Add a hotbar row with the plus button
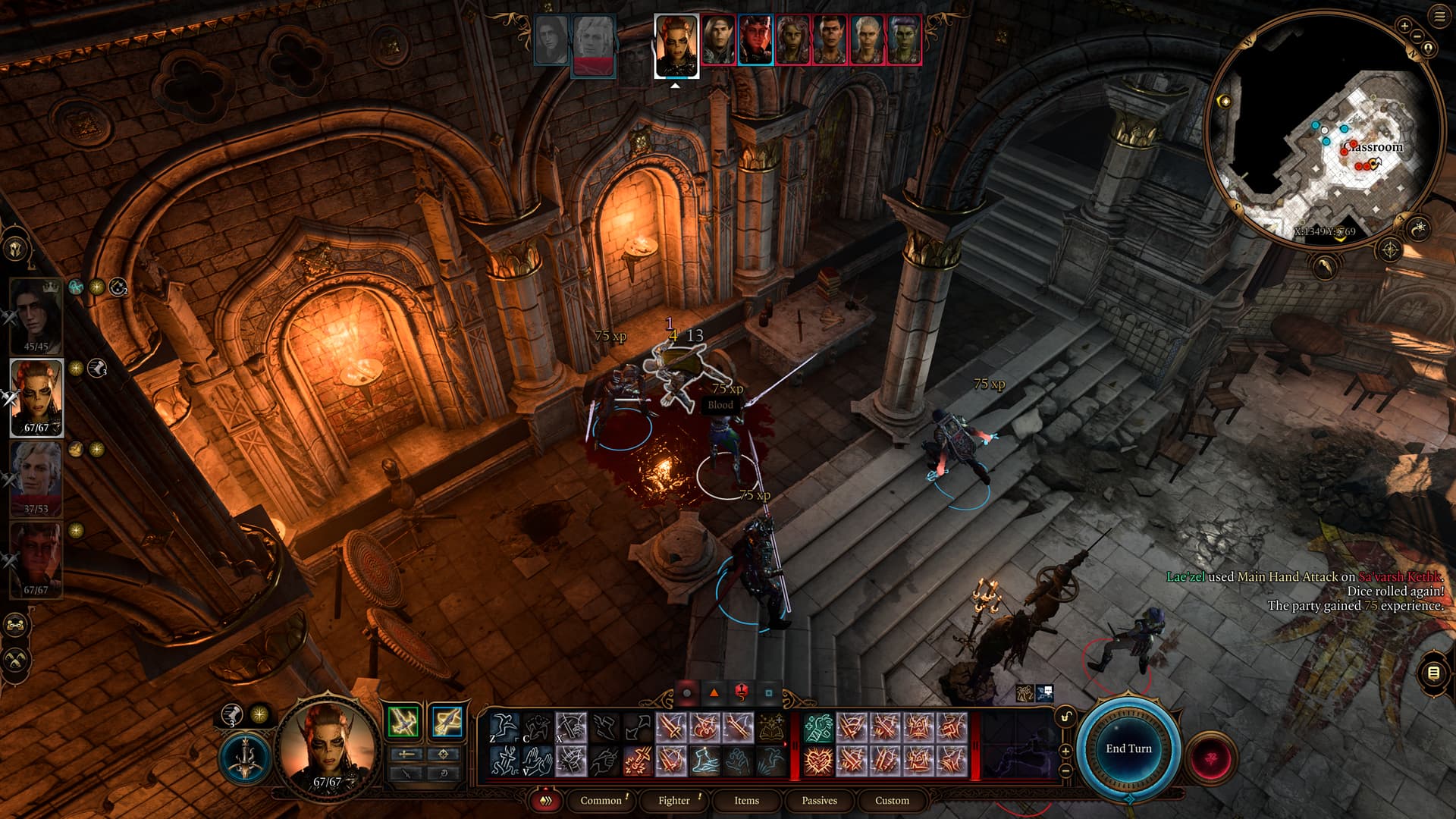The image size is (1456, 819). [1065, 752]
